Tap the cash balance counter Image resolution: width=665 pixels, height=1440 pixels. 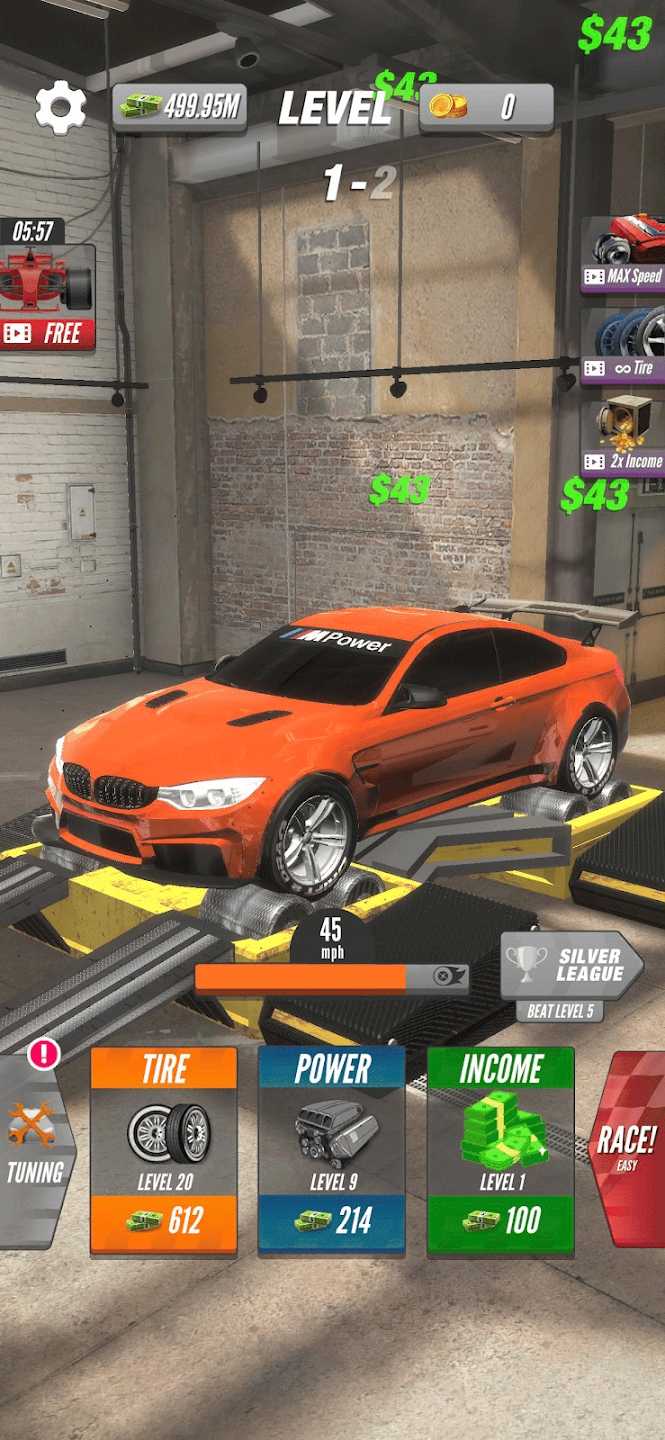click(x=180, y=107)
